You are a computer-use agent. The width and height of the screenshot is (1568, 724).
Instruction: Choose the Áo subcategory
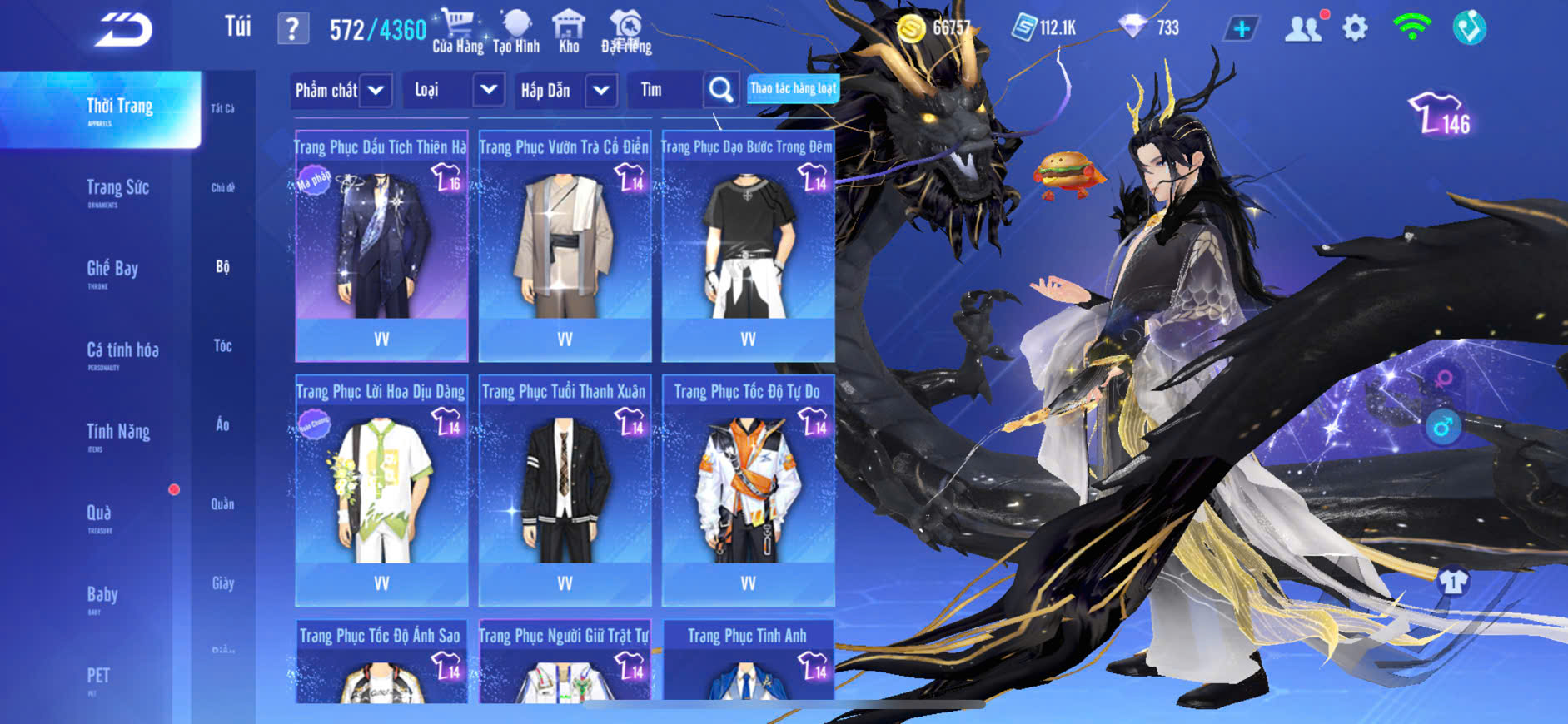coord(222,424)
